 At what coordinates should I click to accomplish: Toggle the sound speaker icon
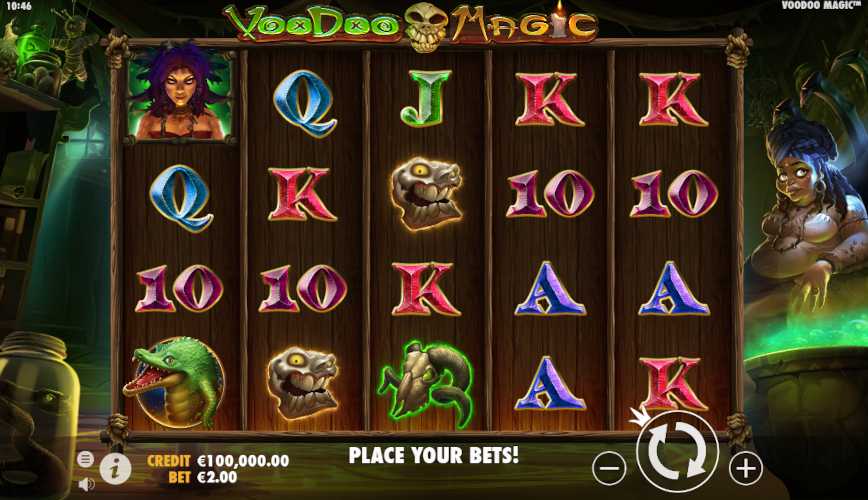tap(86, 484)
